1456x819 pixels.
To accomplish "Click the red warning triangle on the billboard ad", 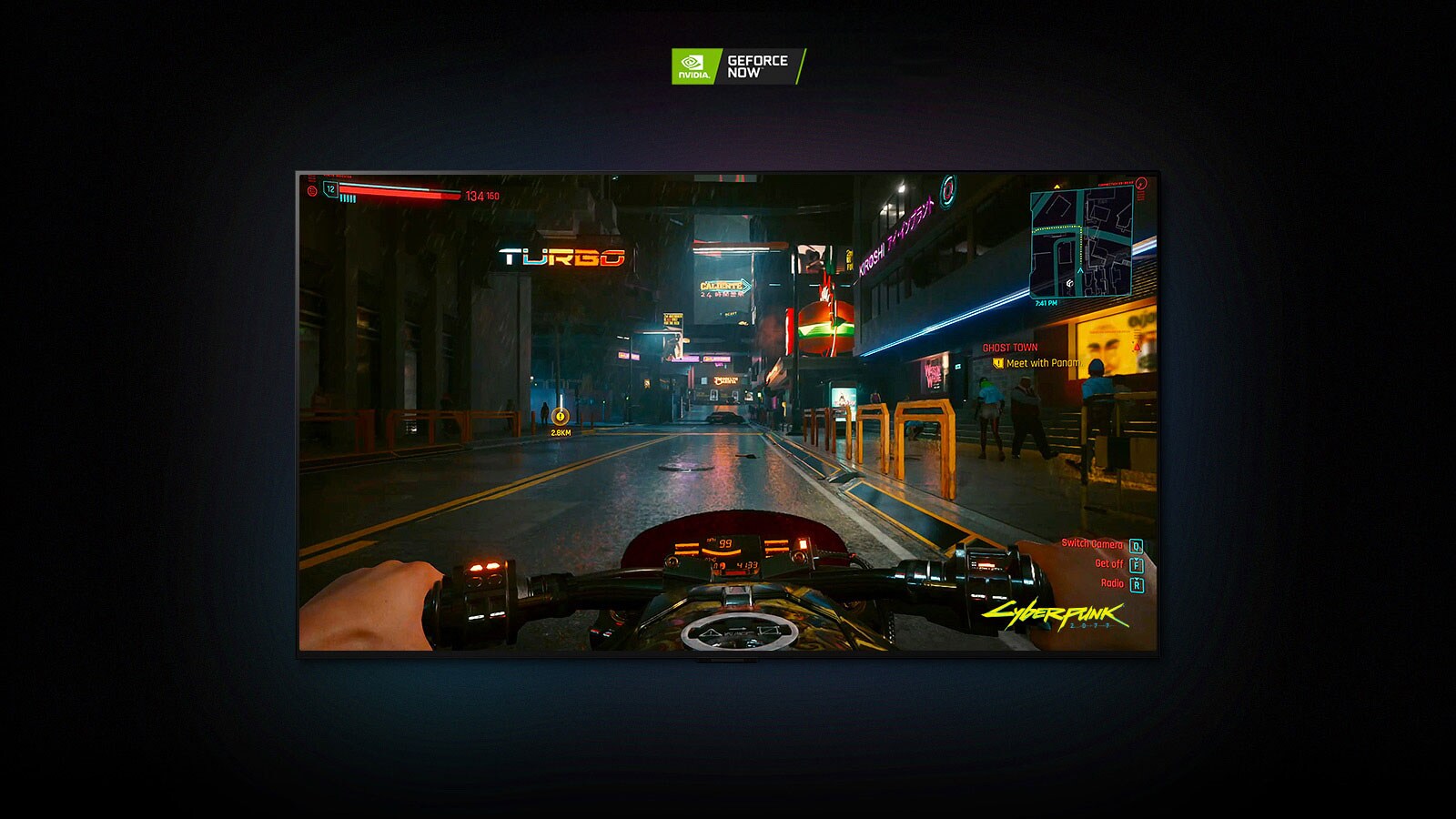I will [1137, 346].
